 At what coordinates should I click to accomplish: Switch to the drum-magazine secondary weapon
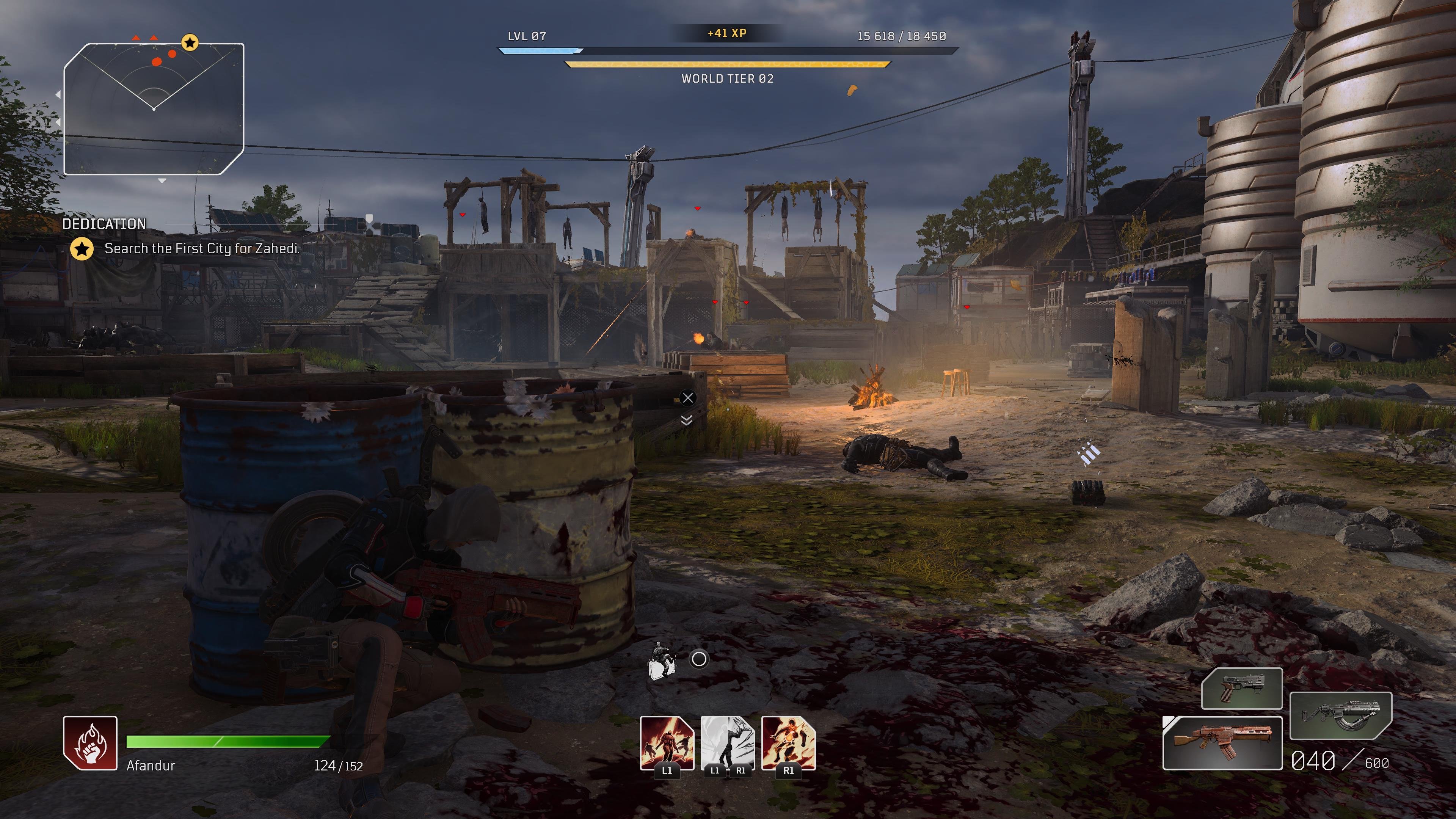click(1340, 715)
